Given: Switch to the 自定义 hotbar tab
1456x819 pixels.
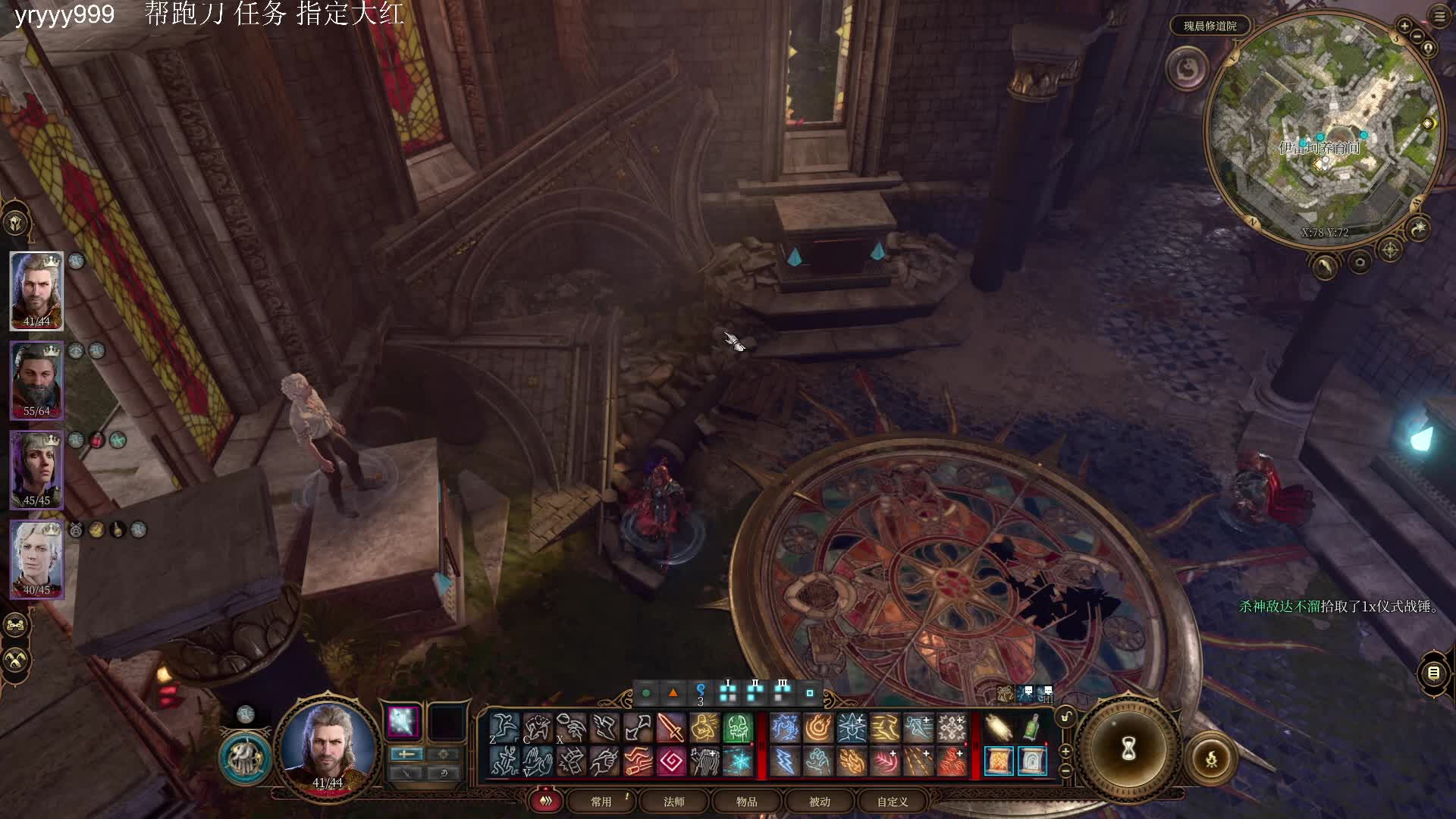Looking at the screenshot, I should pyautogui.click(x=893, y=802).
